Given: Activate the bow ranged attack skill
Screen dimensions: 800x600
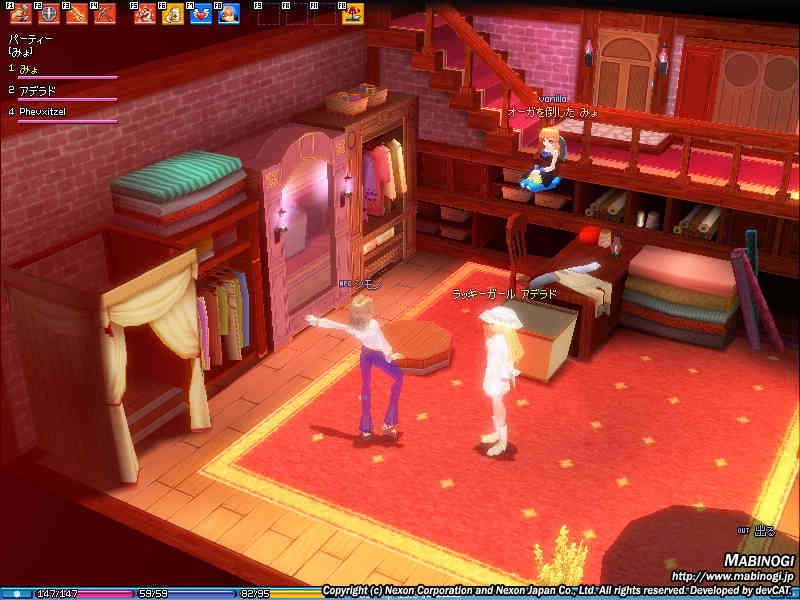Looking at the screenshot, I should tap(104, 14).
